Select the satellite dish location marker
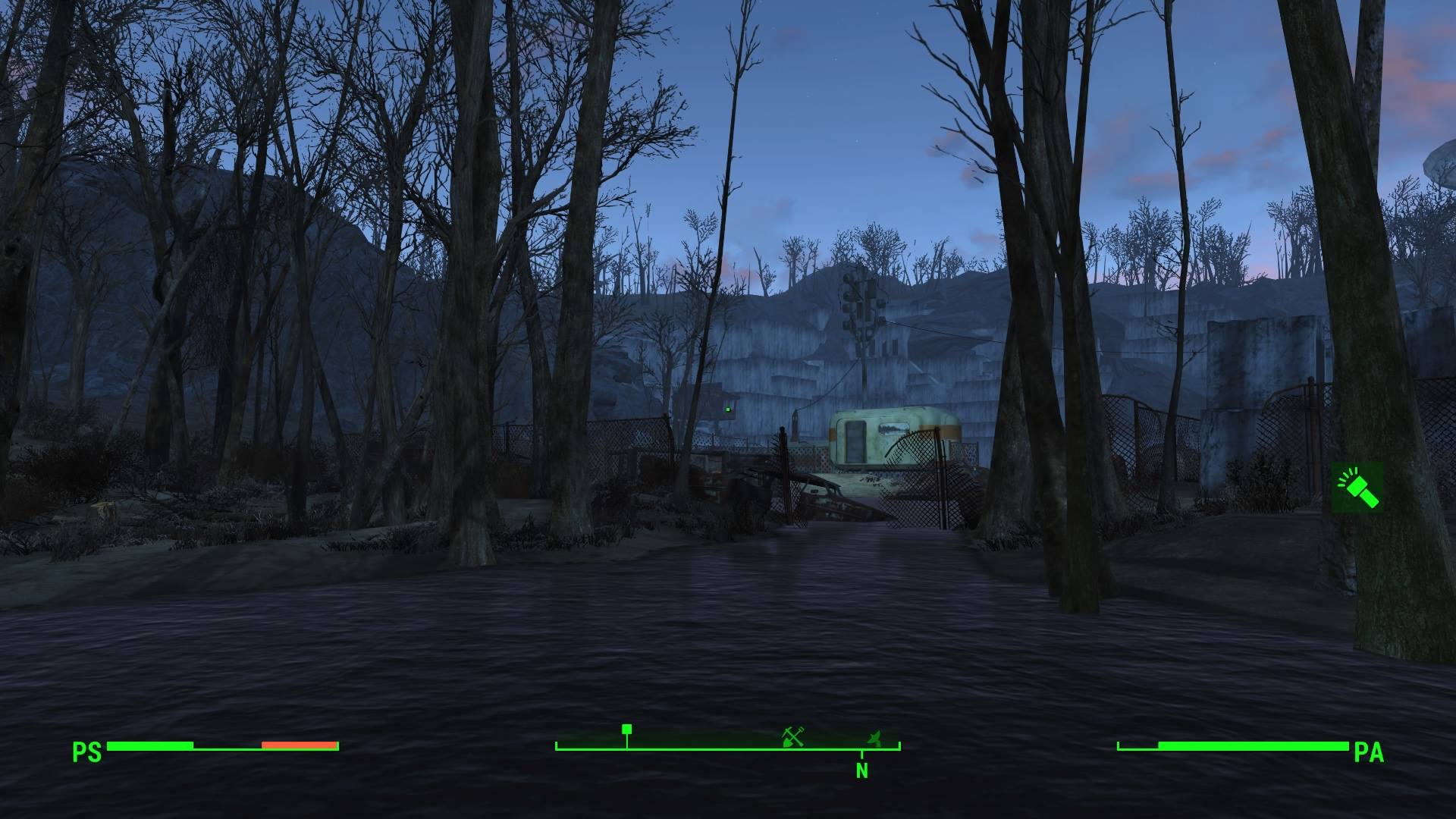 (875, 736)
